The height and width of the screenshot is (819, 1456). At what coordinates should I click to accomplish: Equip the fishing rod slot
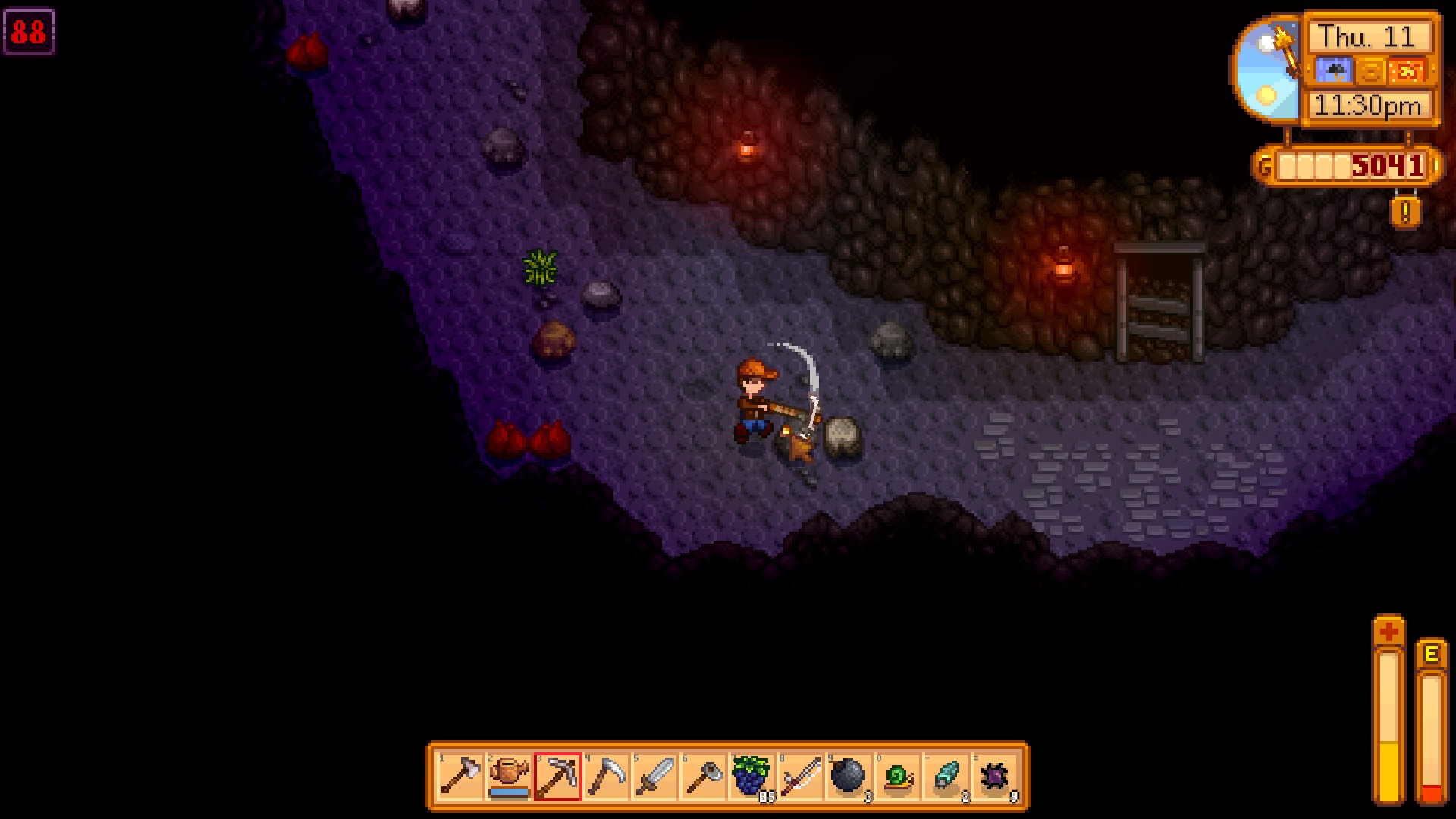click(x=800, y=777)
